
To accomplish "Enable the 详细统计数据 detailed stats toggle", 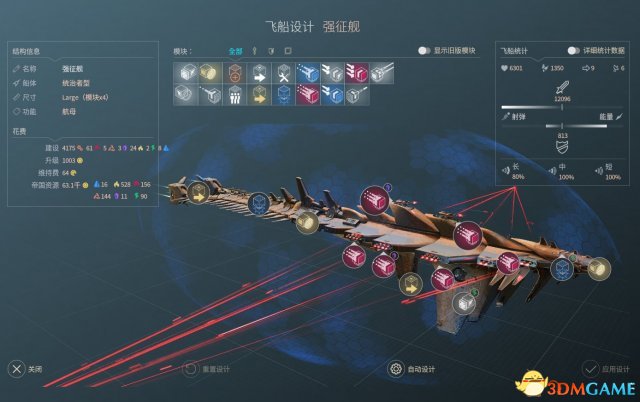I will [574, 50].
